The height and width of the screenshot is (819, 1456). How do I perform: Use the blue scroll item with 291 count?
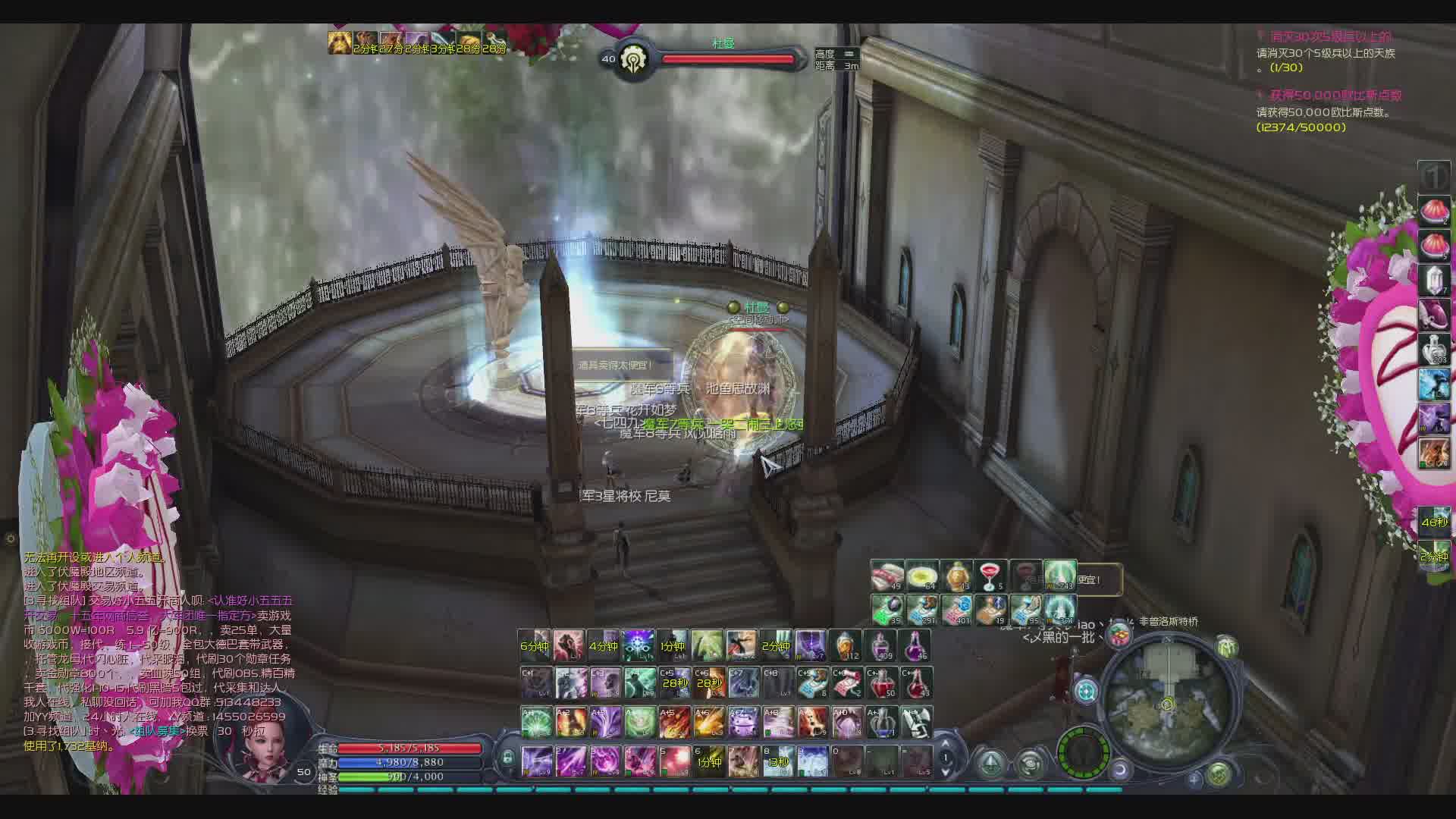[x=921, y=610]
